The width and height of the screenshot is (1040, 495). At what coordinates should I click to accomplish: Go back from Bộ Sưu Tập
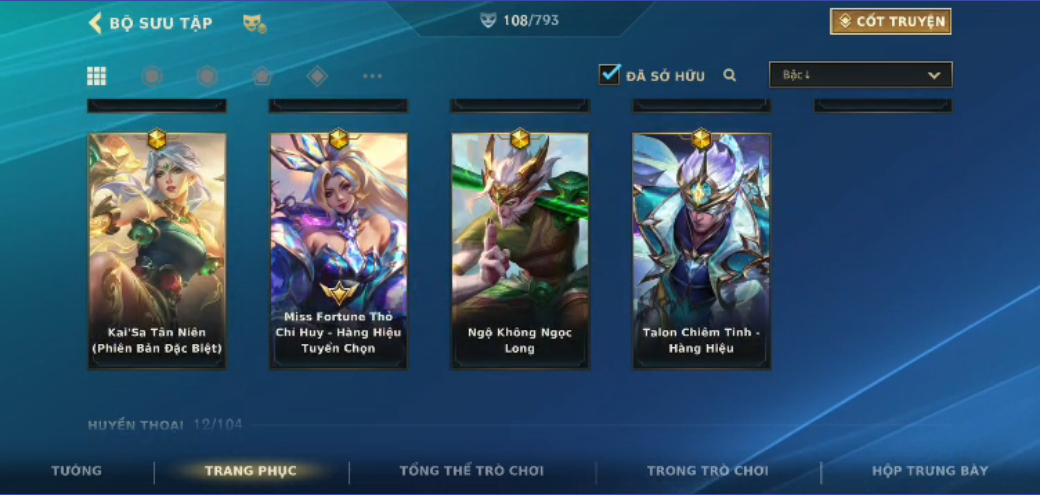(x=96, y=23)
